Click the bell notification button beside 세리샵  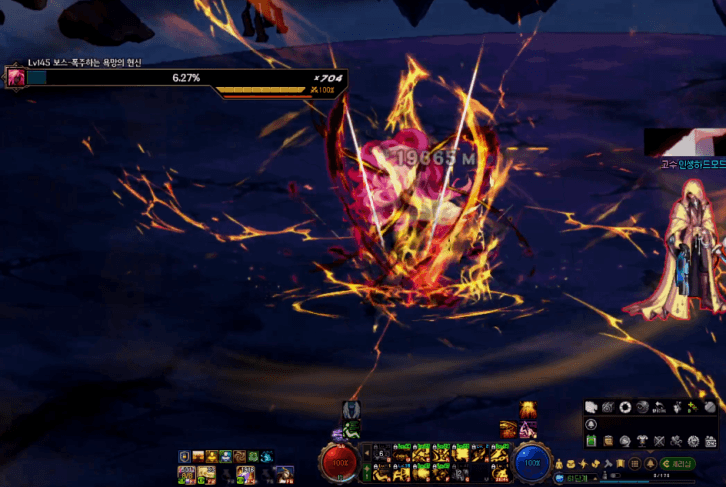click(x=650, y=464)
